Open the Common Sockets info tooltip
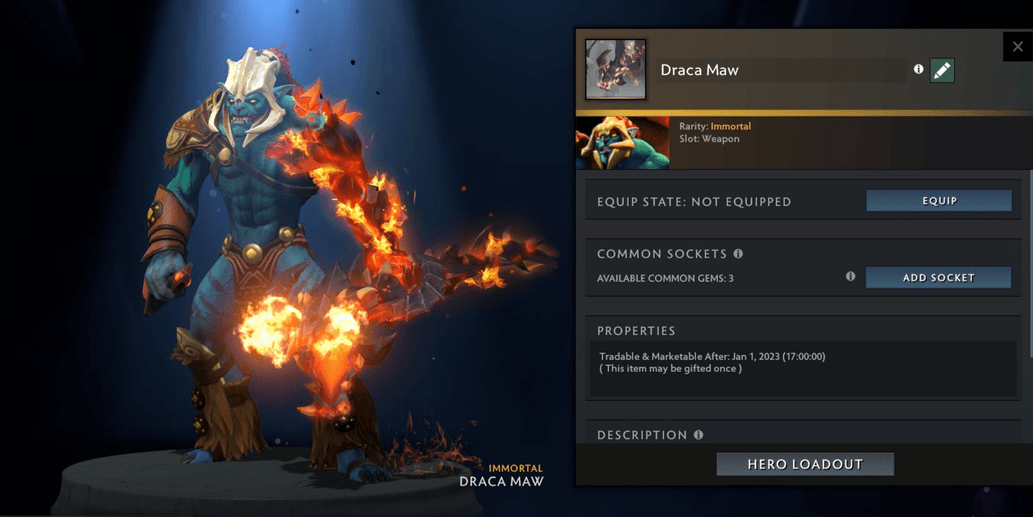 coord(738,254)
